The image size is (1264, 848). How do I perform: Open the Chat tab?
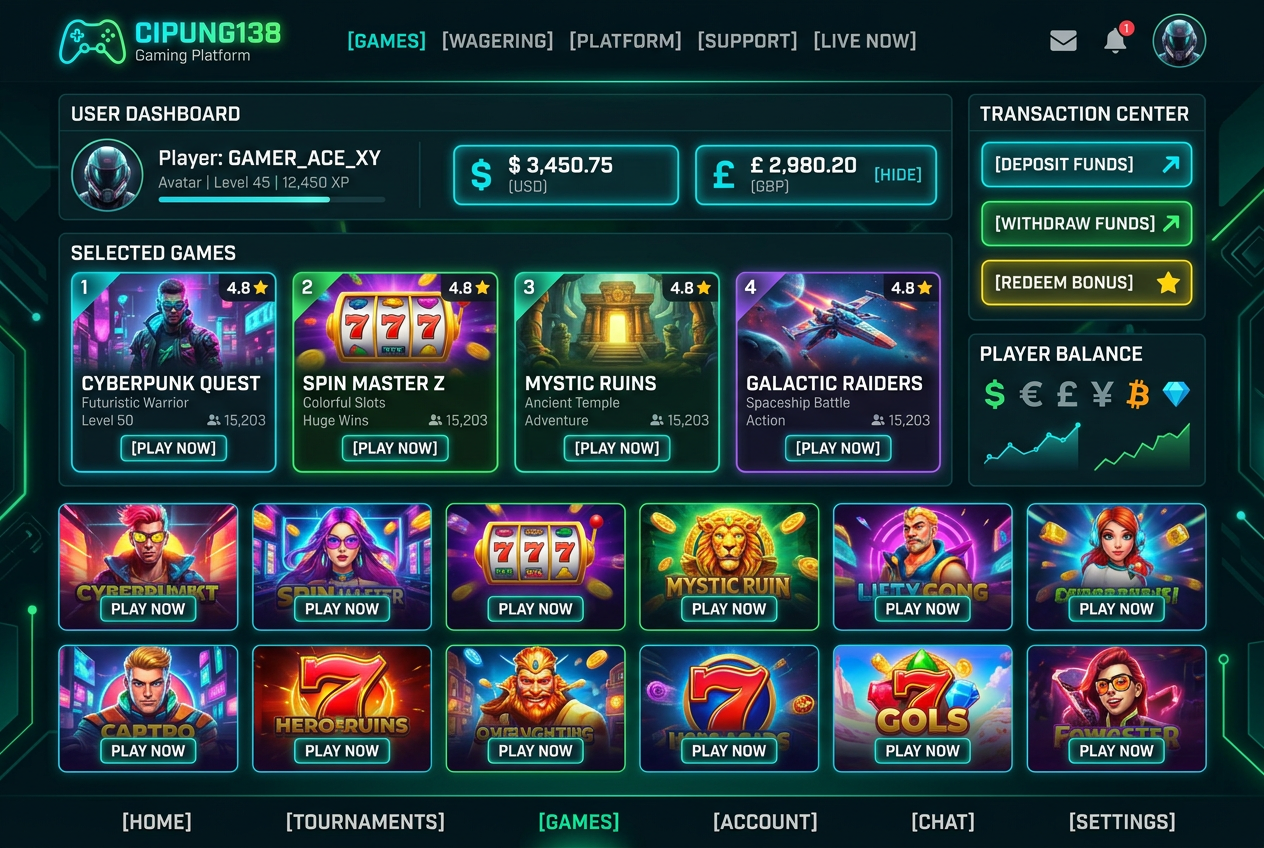click(x=943, y=822)
